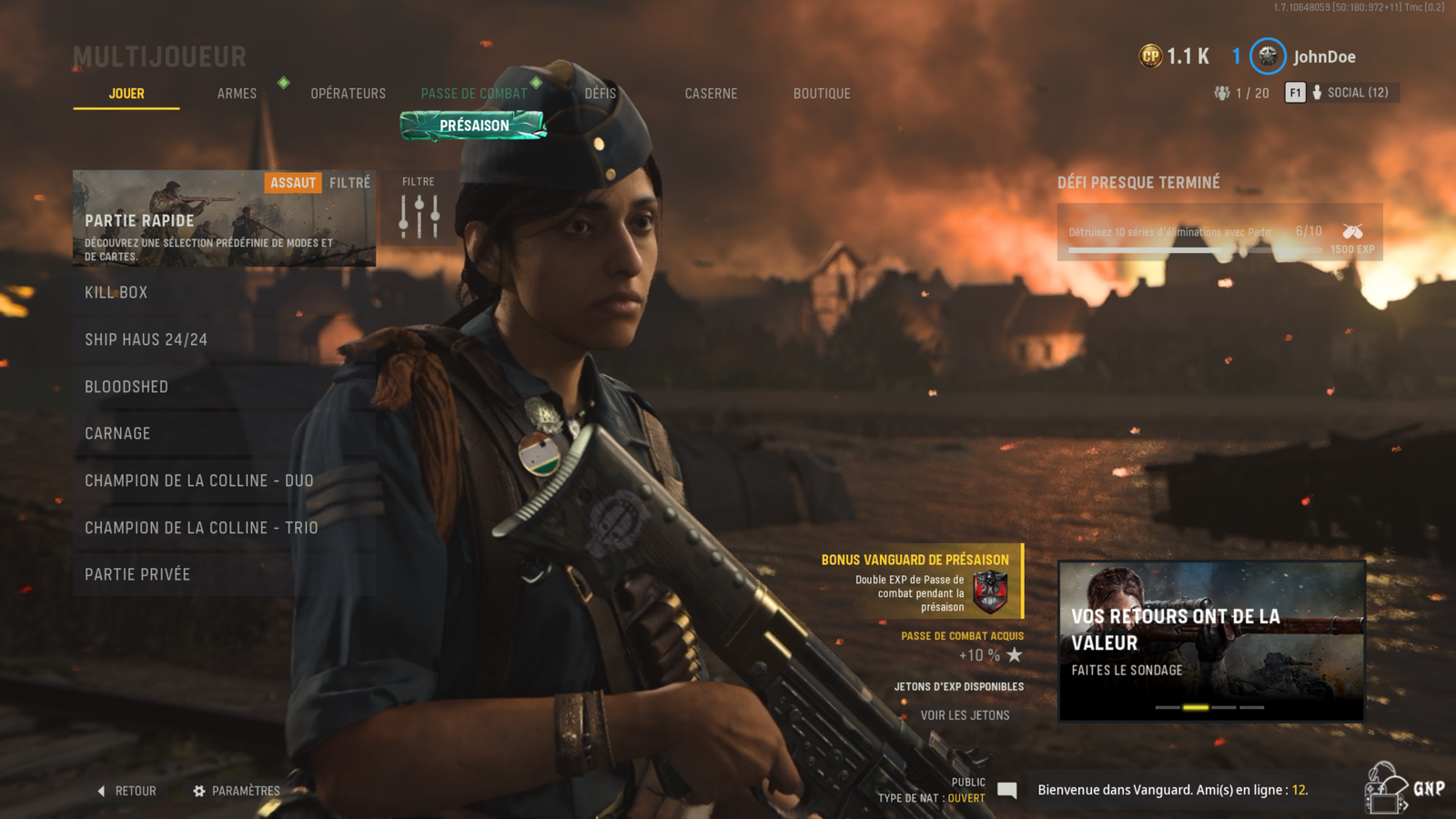Image resolution: width=1456 pixels, height=819 pixels.
Task: Open the Faites le Sondage survey banner
Action: click(x=1211, y=641)
